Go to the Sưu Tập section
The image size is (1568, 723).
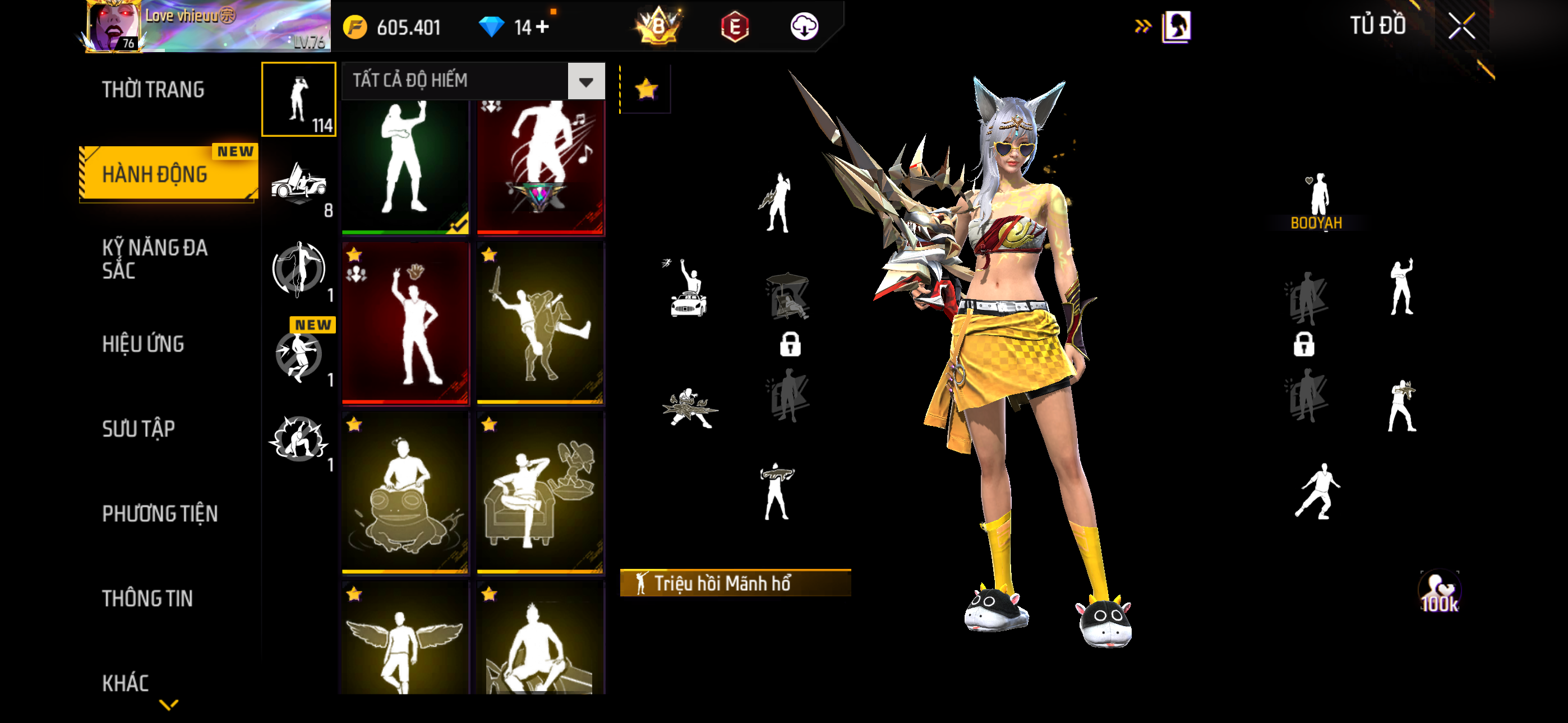138,428
